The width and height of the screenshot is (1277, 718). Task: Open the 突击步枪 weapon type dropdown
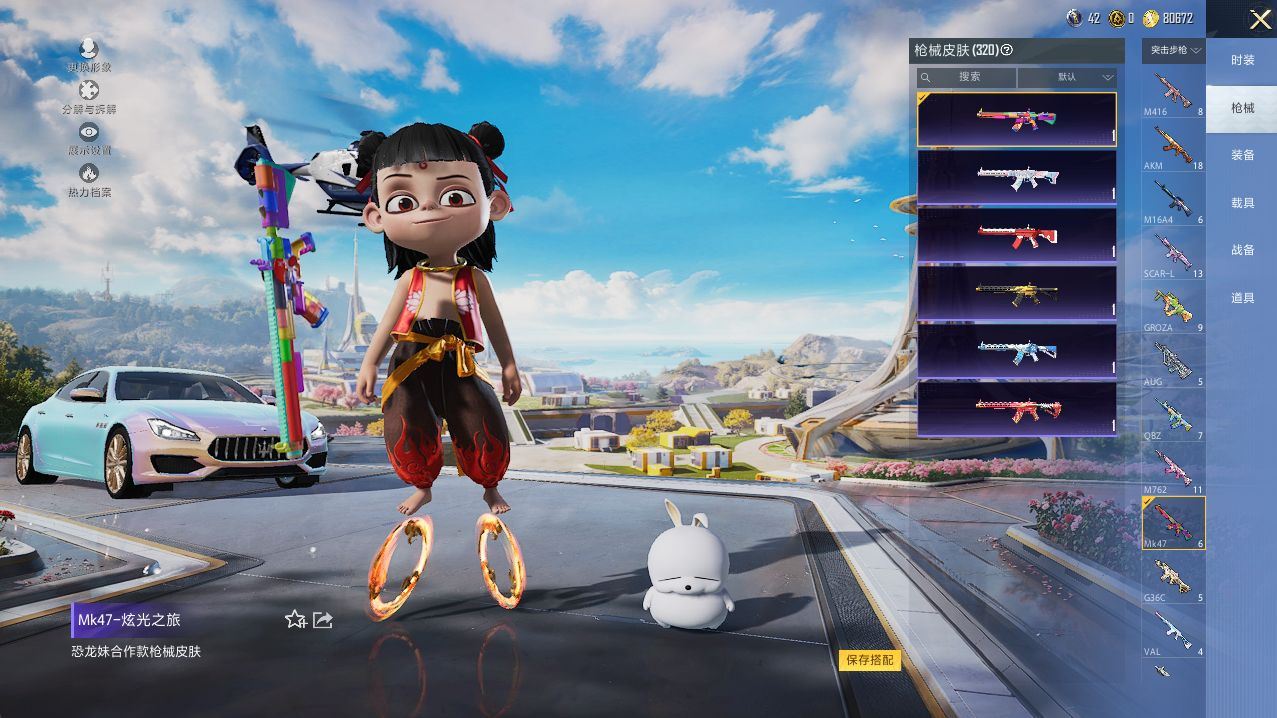(1174, 50)
